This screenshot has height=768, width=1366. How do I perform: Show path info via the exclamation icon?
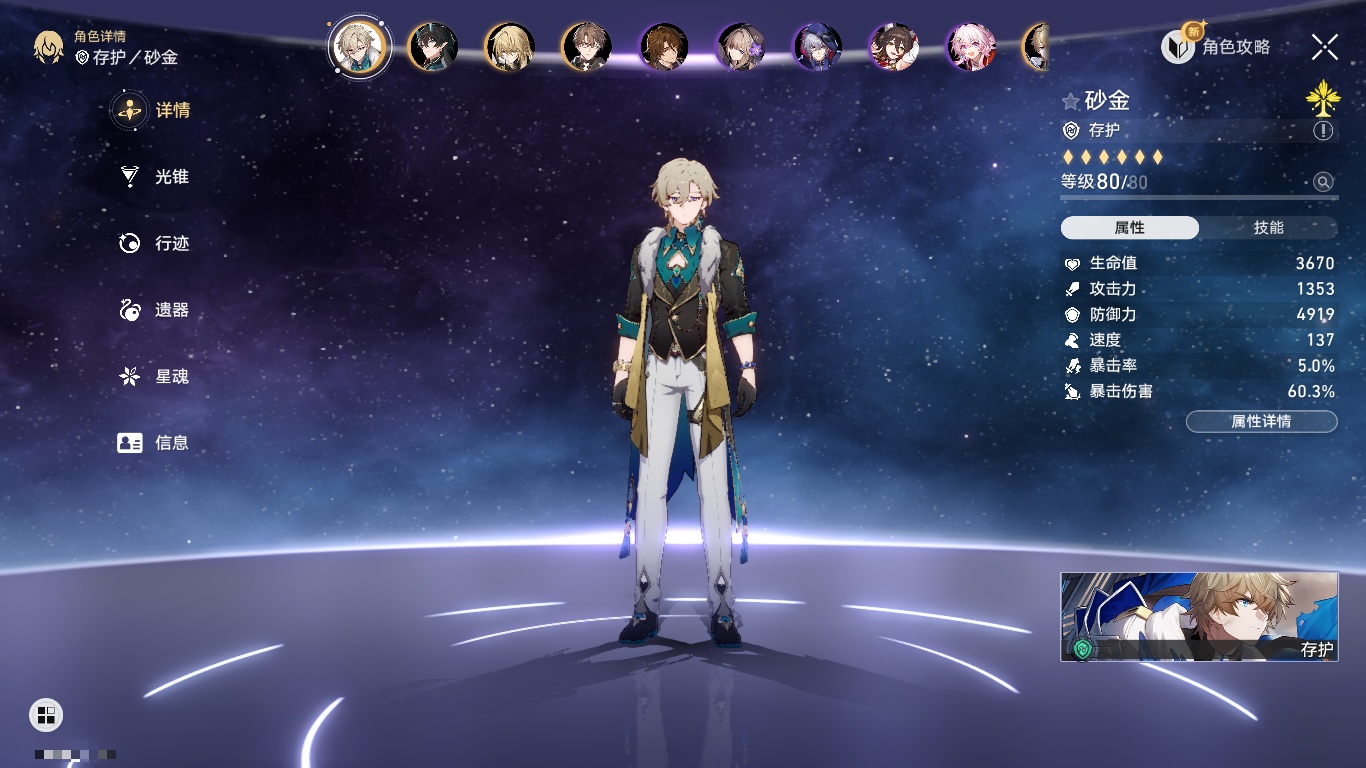pos(1323,131)
